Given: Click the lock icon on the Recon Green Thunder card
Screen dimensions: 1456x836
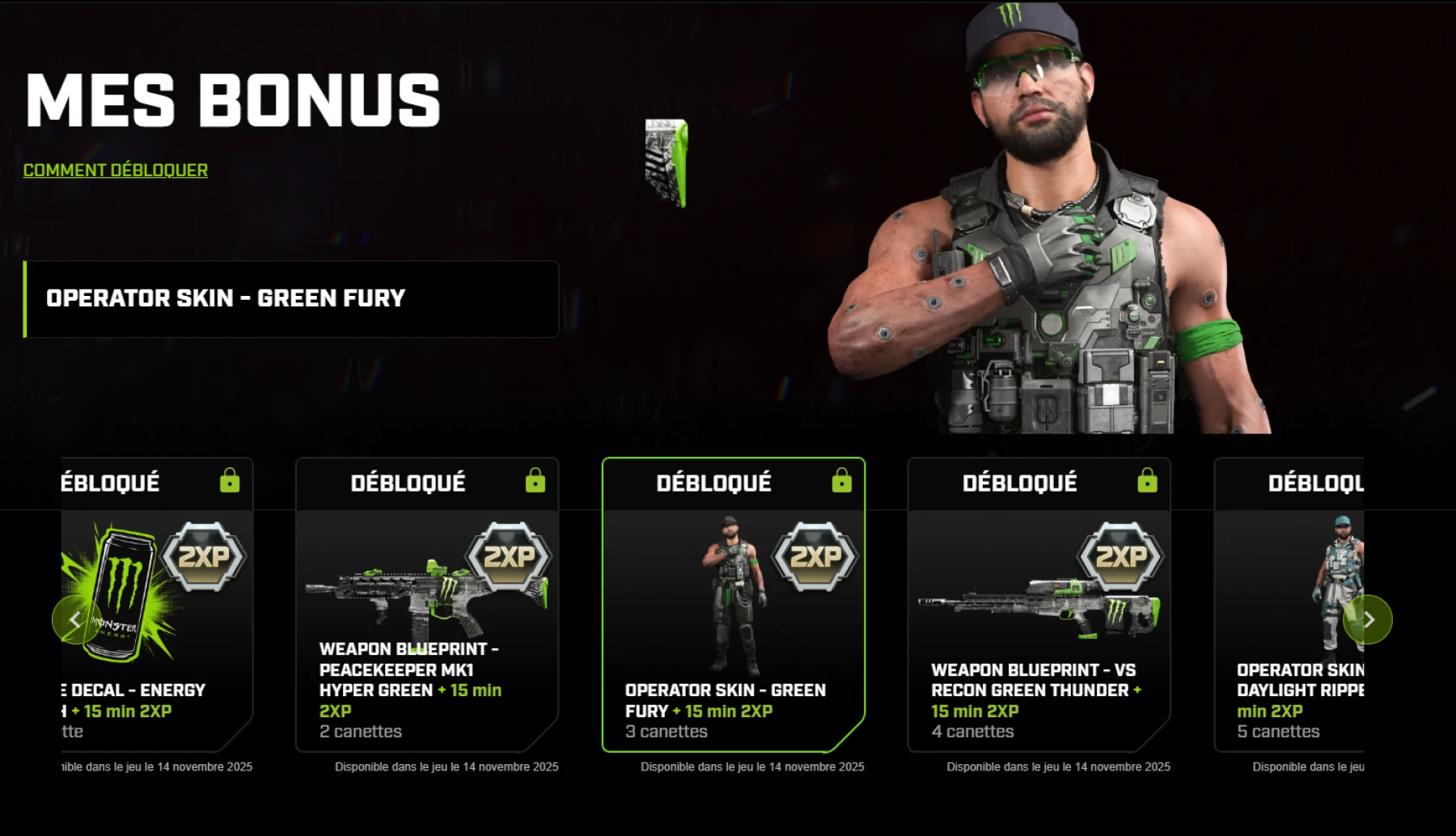Looking at the screenshot, I should click(1148, 481).
